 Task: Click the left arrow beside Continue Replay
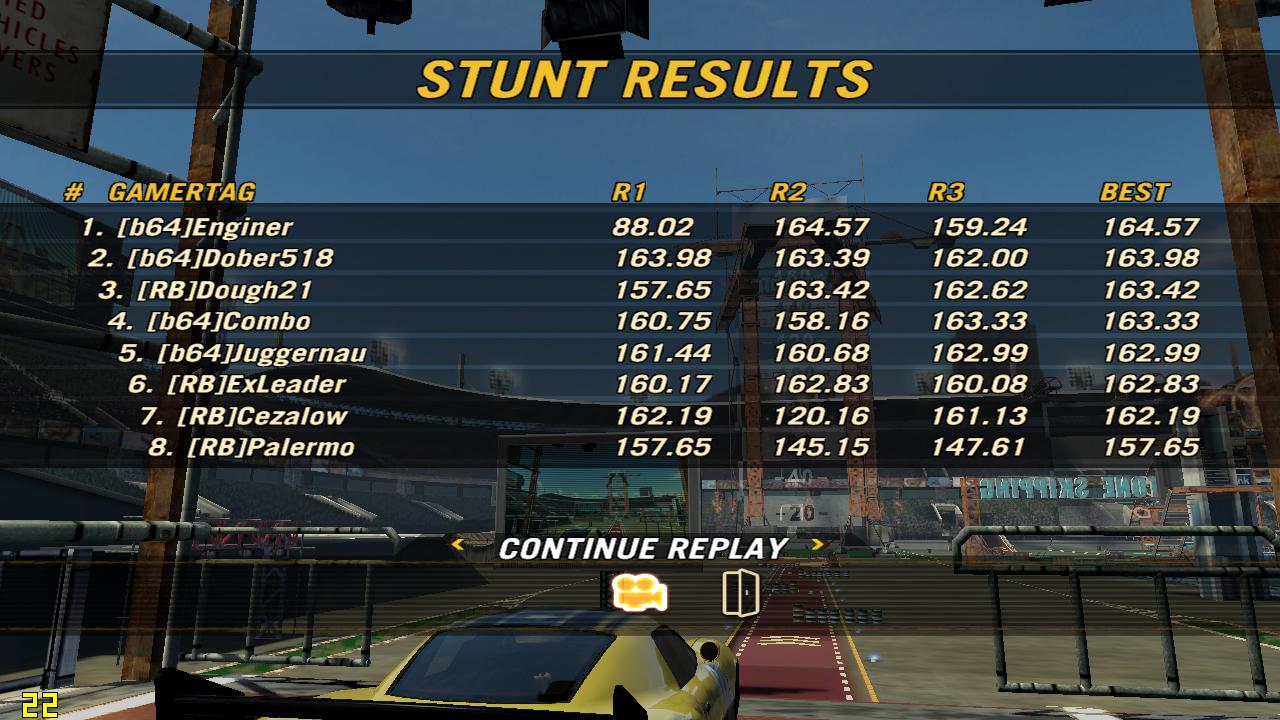click(458, 545)
